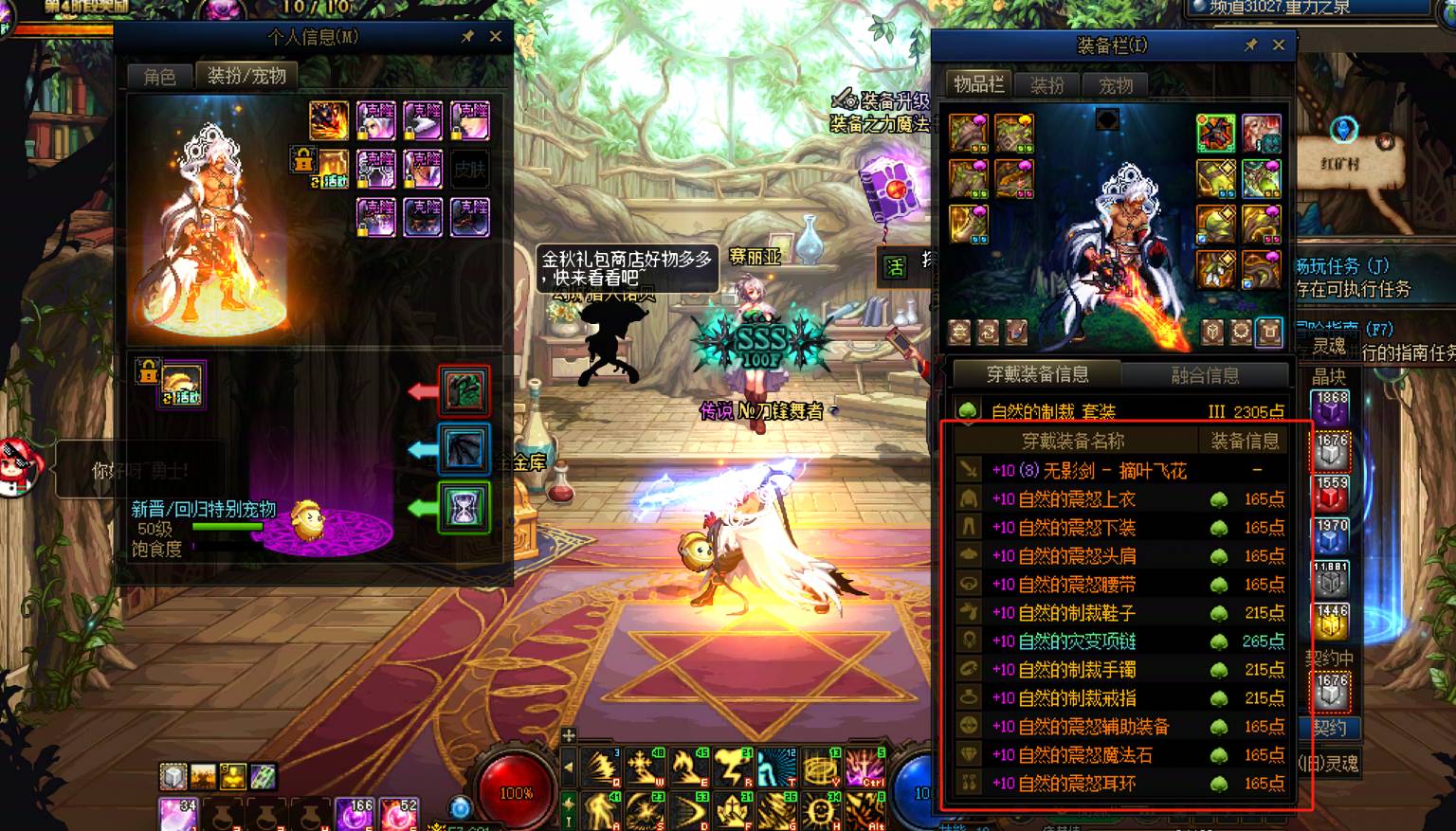
Task: Switch to the 装扮 tab in 装备栏
Action: [x=1047, y=85]
